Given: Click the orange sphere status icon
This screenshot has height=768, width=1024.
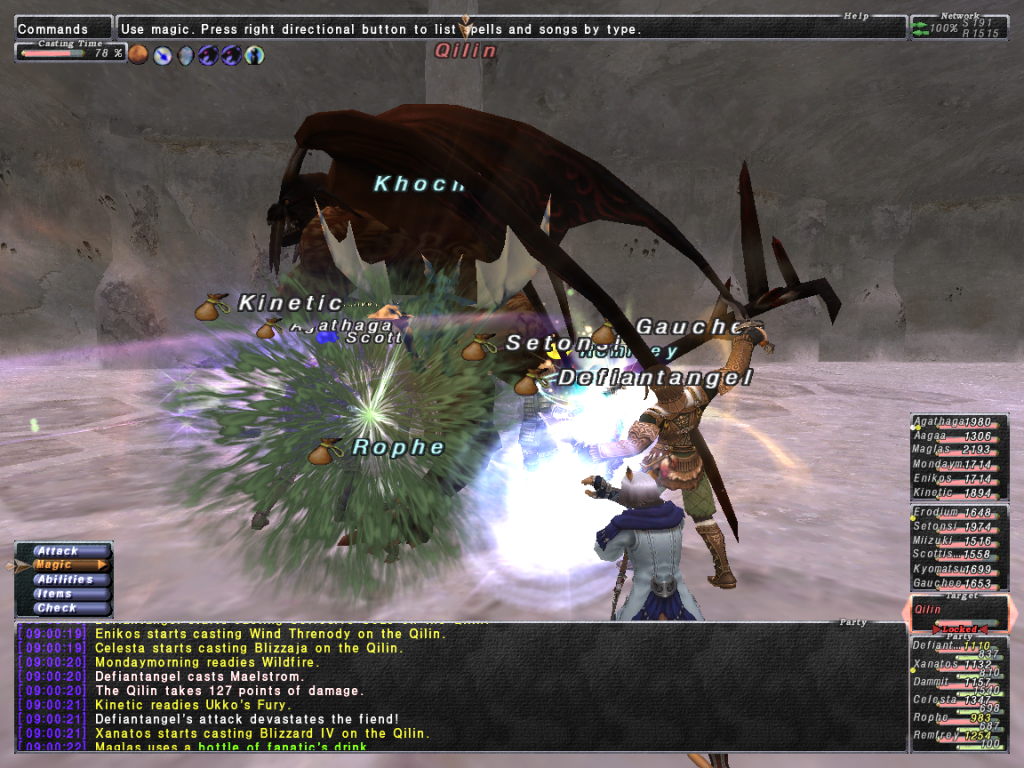Looking at the screenshot, I should click(138, 55).
